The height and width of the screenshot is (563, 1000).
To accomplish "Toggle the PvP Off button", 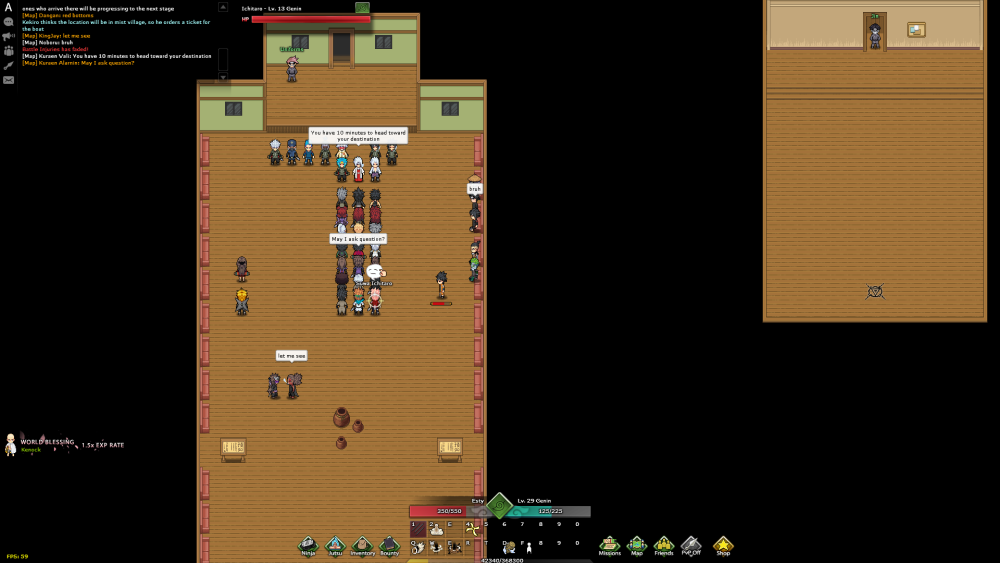I will 691,545.
